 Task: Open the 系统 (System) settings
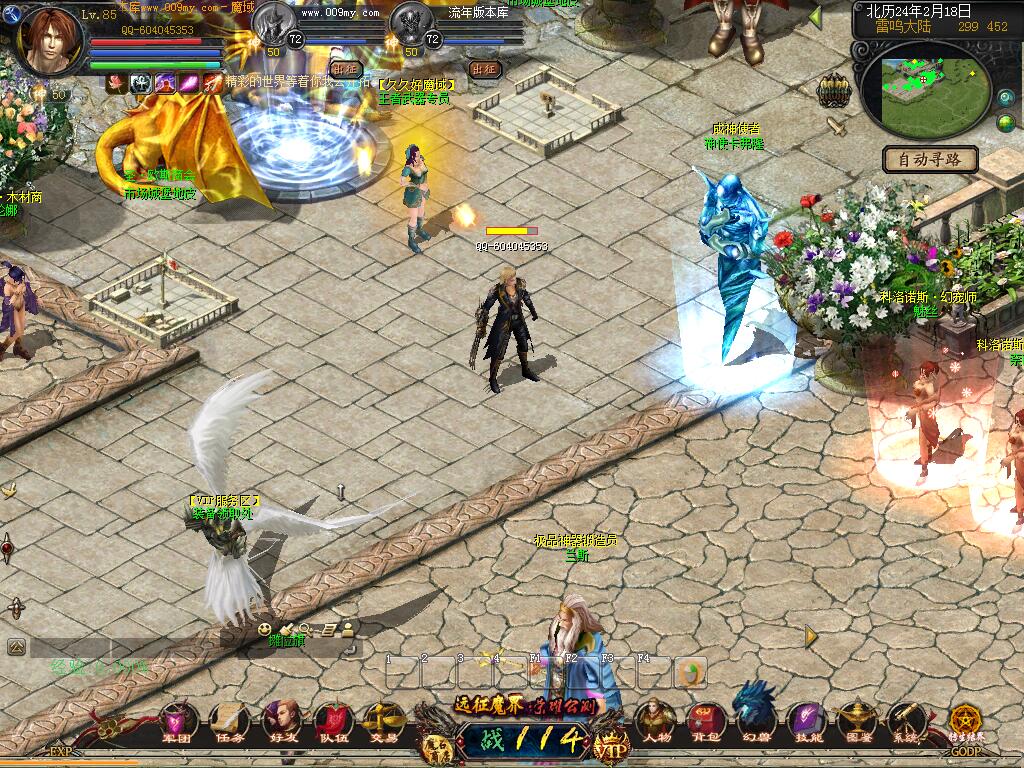[x=906, y=718]
